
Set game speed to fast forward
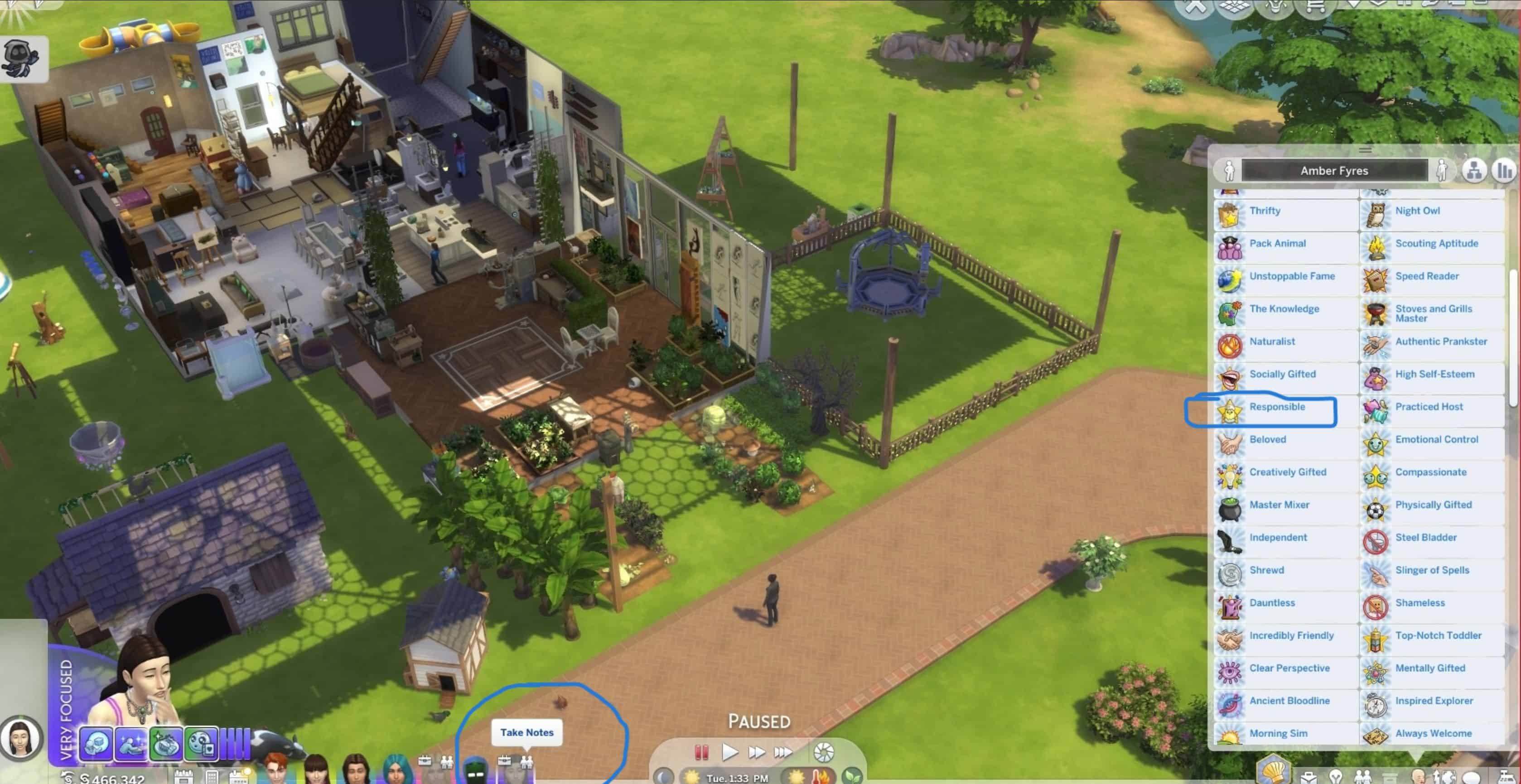pos(756,752)
